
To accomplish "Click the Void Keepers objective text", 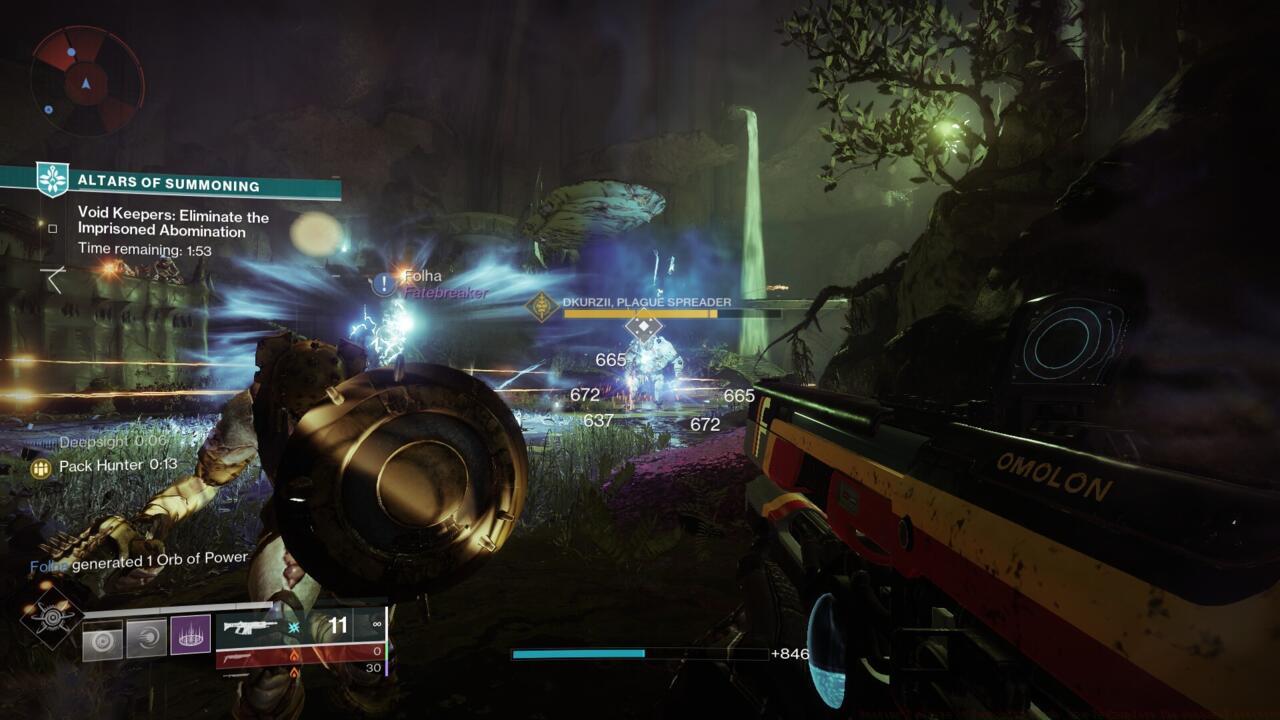I will click(173, 224).
